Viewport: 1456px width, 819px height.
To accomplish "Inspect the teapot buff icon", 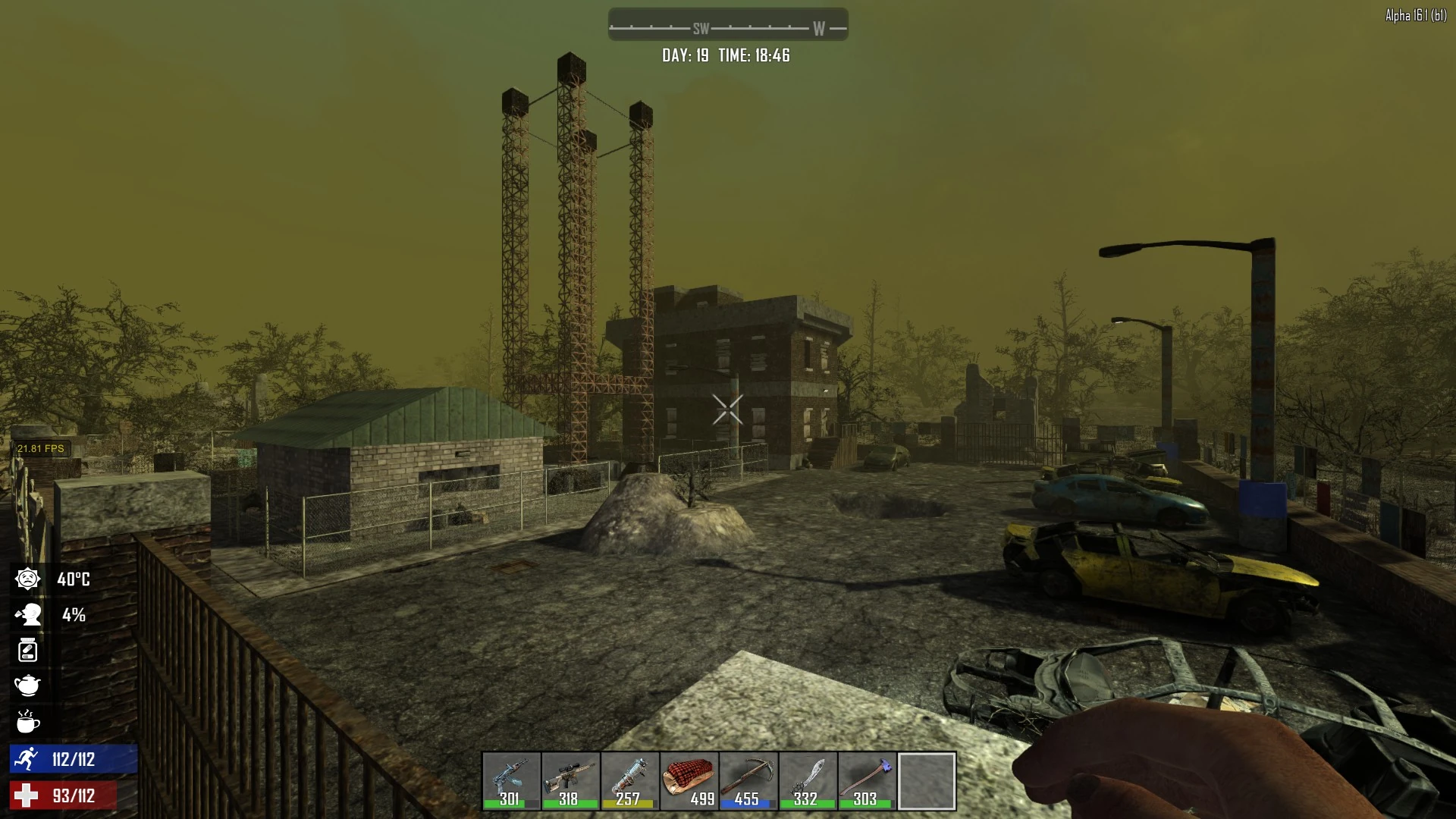I will pyautogui.click(x=28, y=686).
